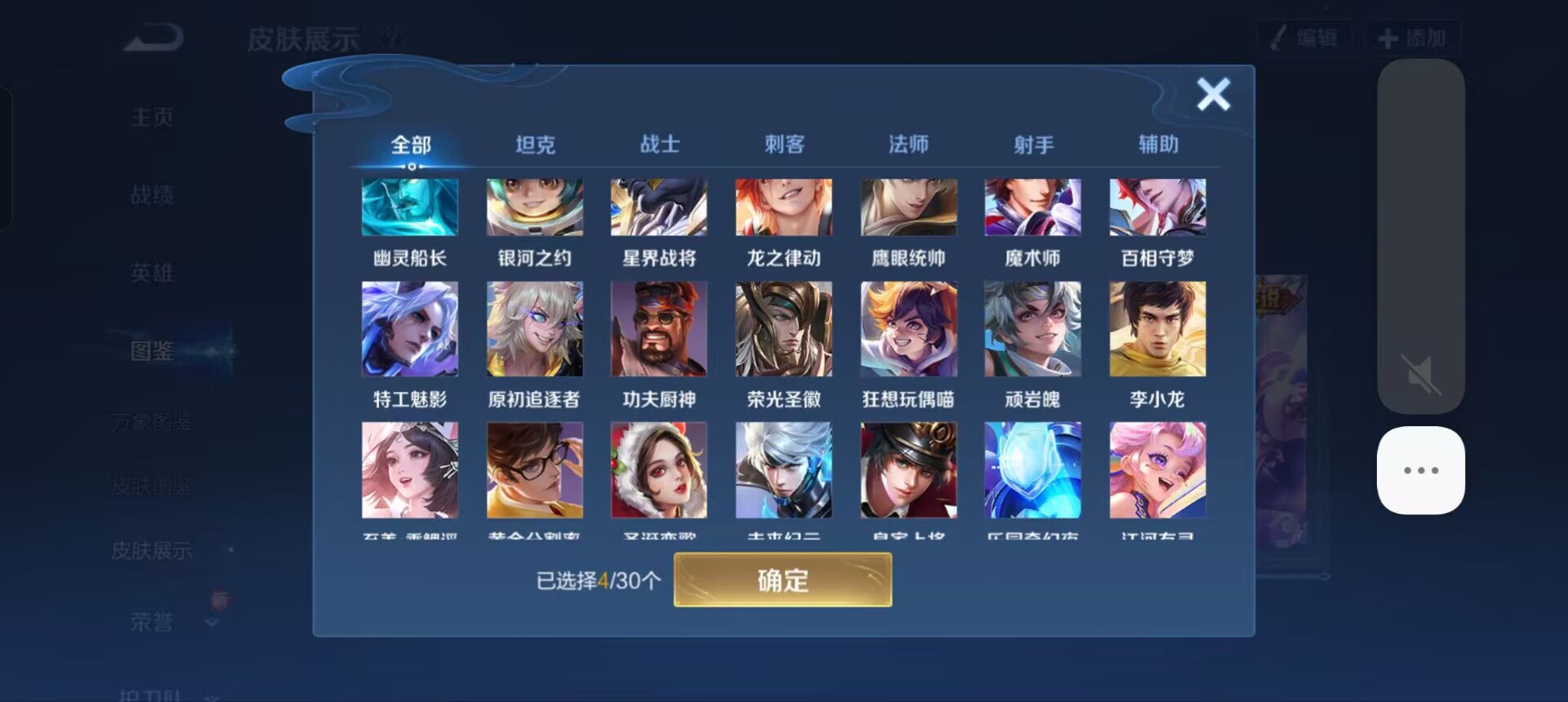Image resolution: width=1568 pixels, height=702 pixels.
Task: Switch to the 法师 tab
Action: pyautogui.click(x=908, y=144)
